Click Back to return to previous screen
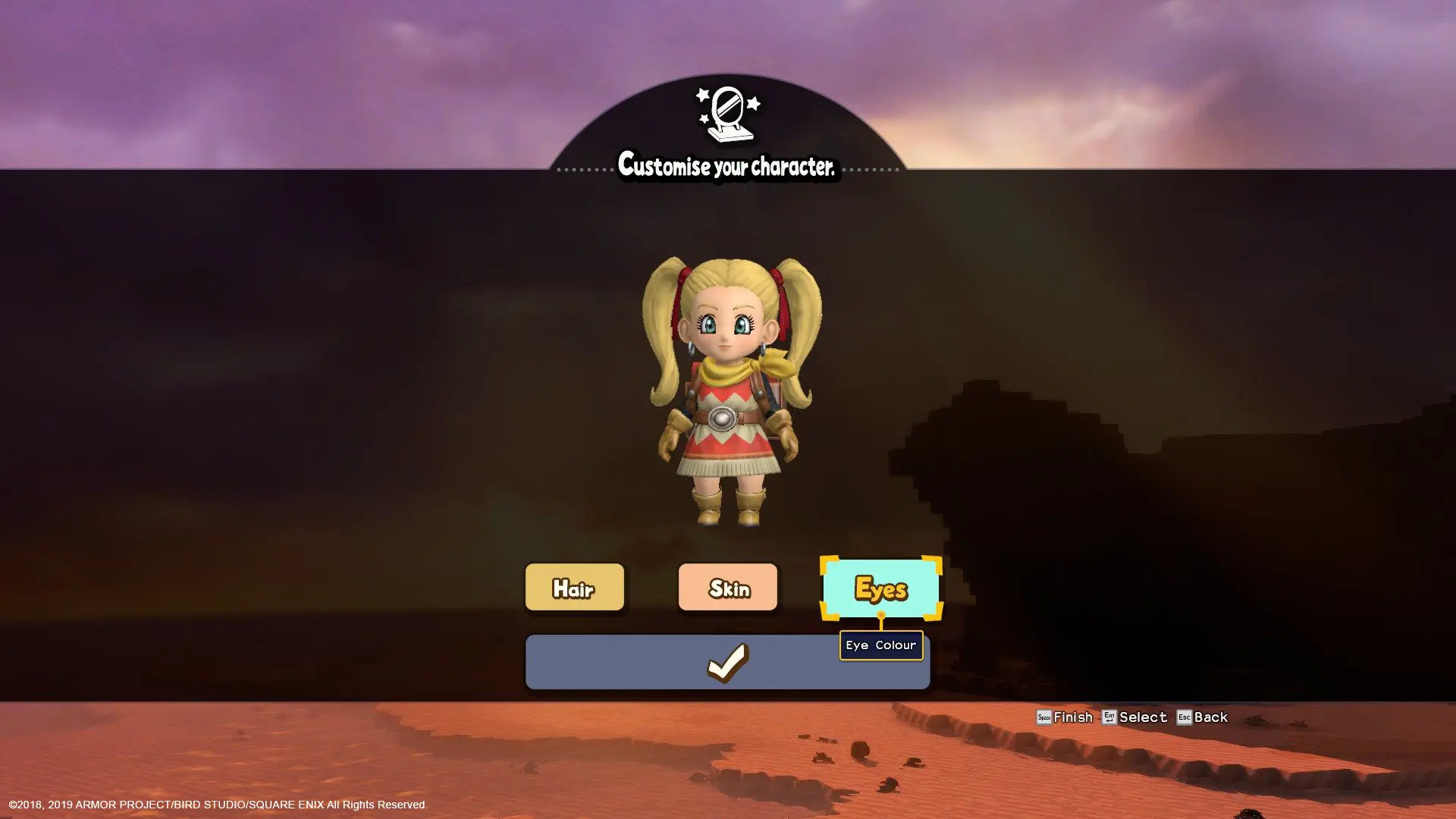The image size is (1456, 819). tap(1211, 717)
